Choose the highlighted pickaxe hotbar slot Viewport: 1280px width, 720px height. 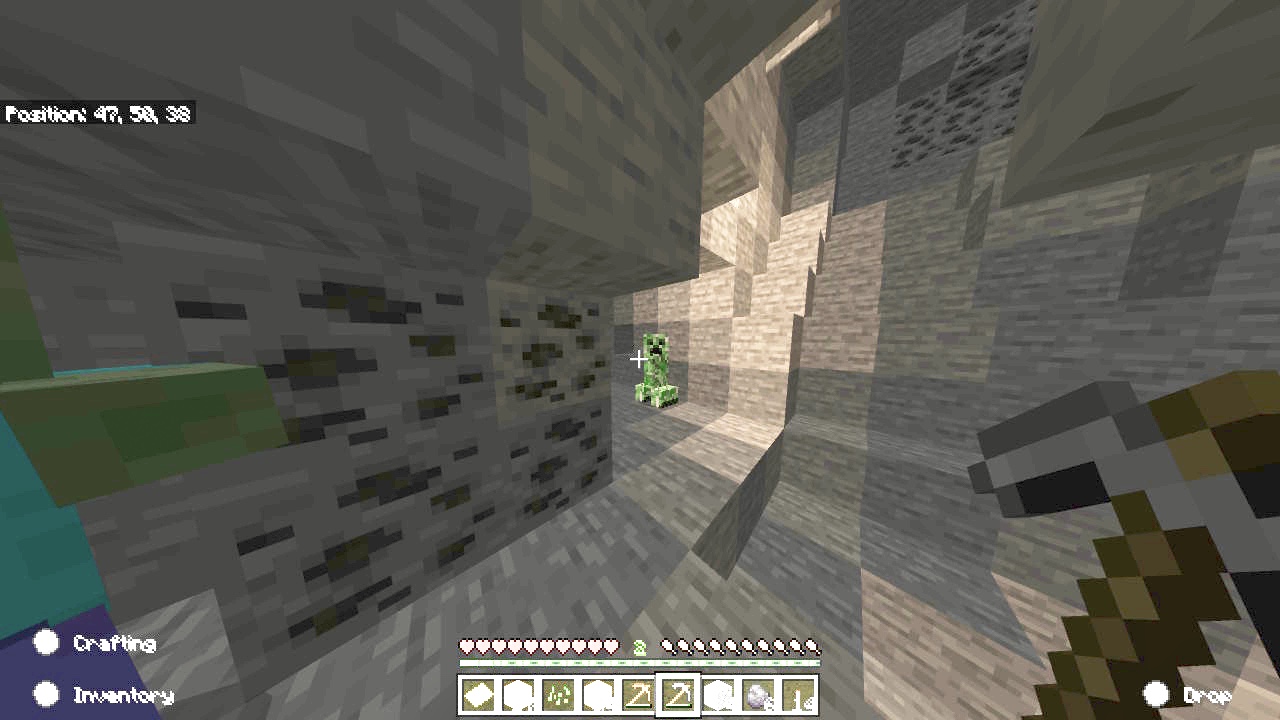pyautogui.click(x=678, y=695)
